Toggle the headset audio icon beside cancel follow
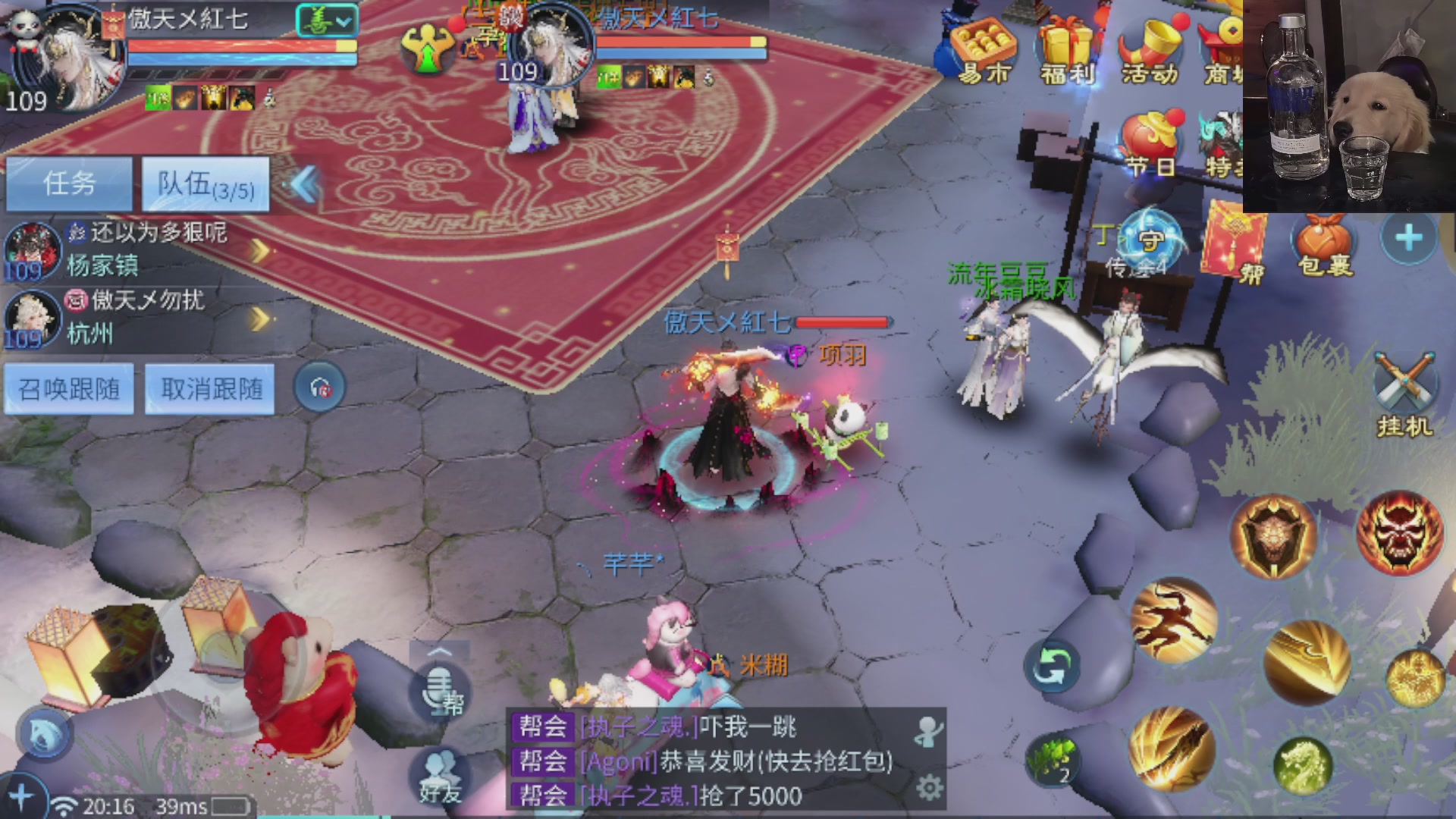 pos(322,387)
